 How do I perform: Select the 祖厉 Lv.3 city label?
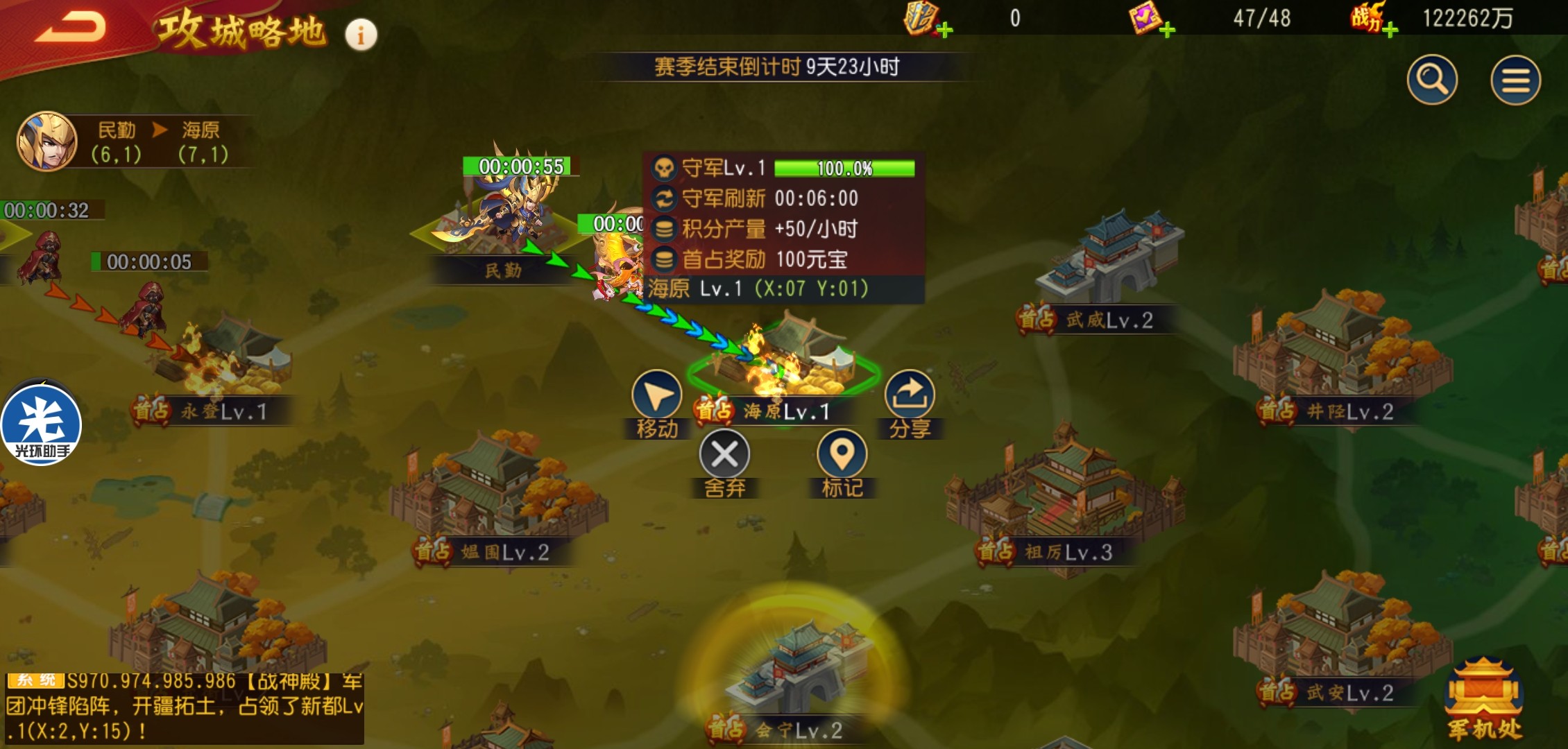[x=1068, y=553]
